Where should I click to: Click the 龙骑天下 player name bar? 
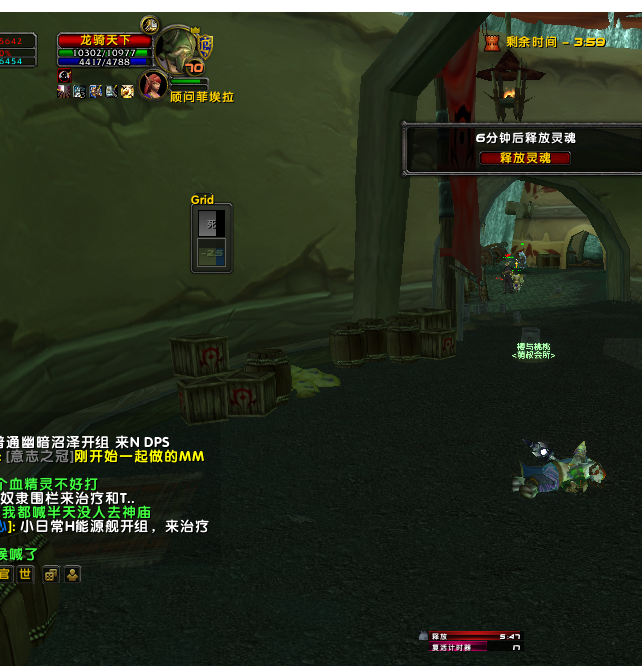coord(105,40)
